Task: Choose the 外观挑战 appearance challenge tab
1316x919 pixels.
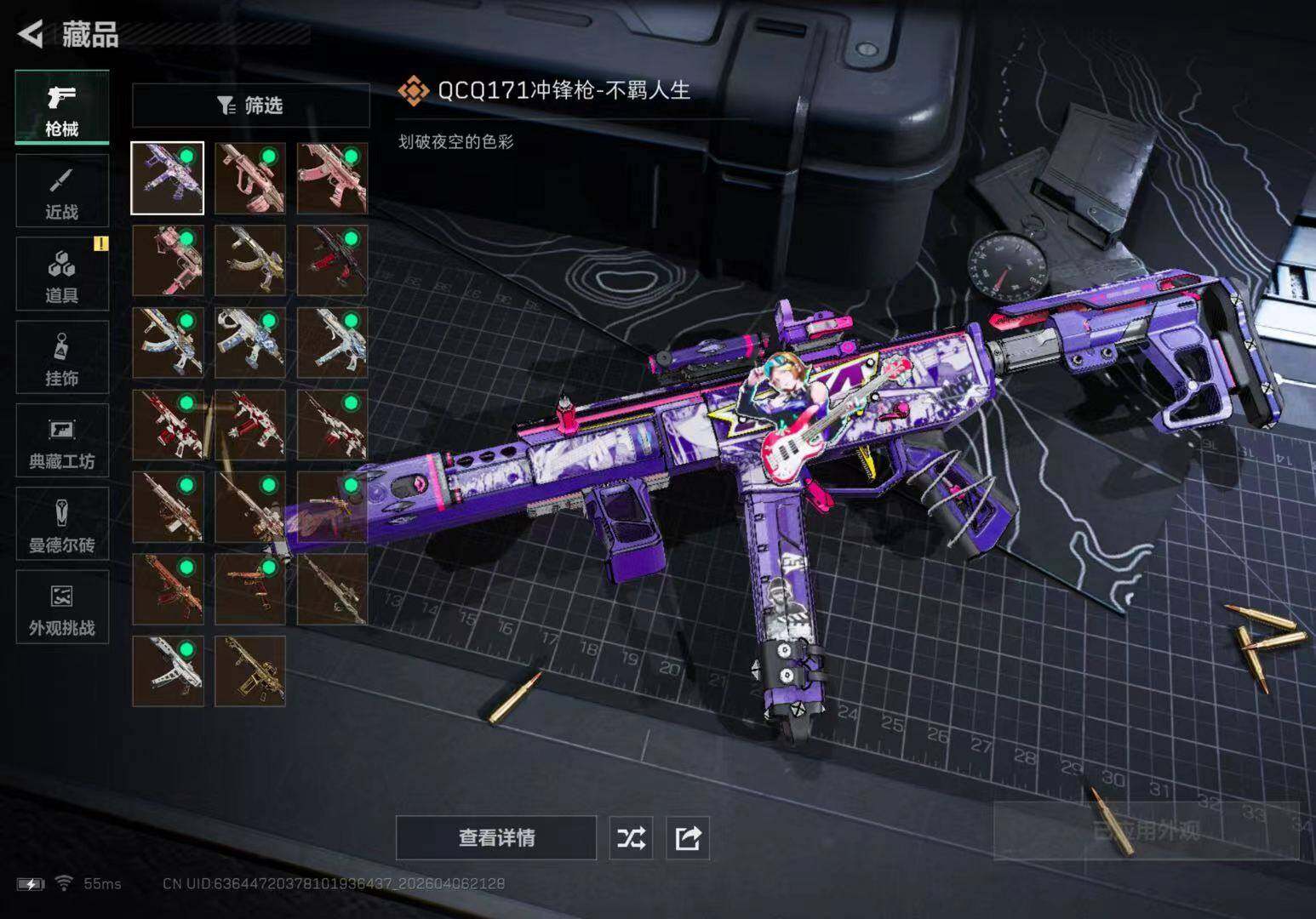Action: (62, 608)
